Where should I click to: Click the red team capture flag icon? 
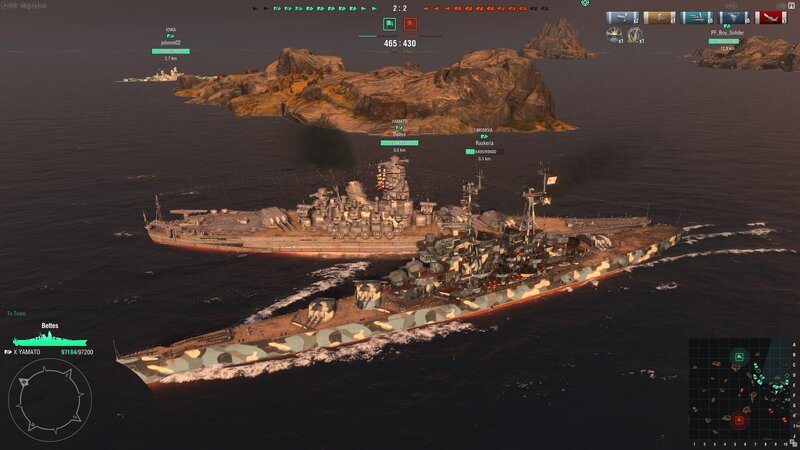click(x=411, y=23)
